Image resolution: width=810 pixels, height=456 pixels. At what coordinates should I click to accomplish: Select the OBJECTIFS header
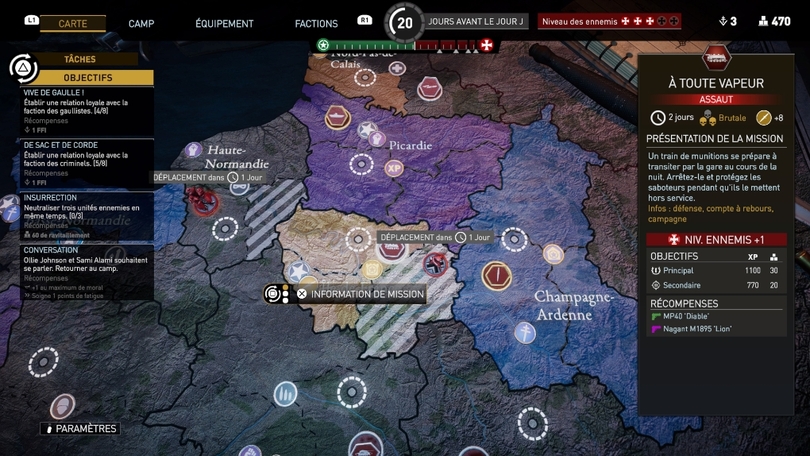87,77
